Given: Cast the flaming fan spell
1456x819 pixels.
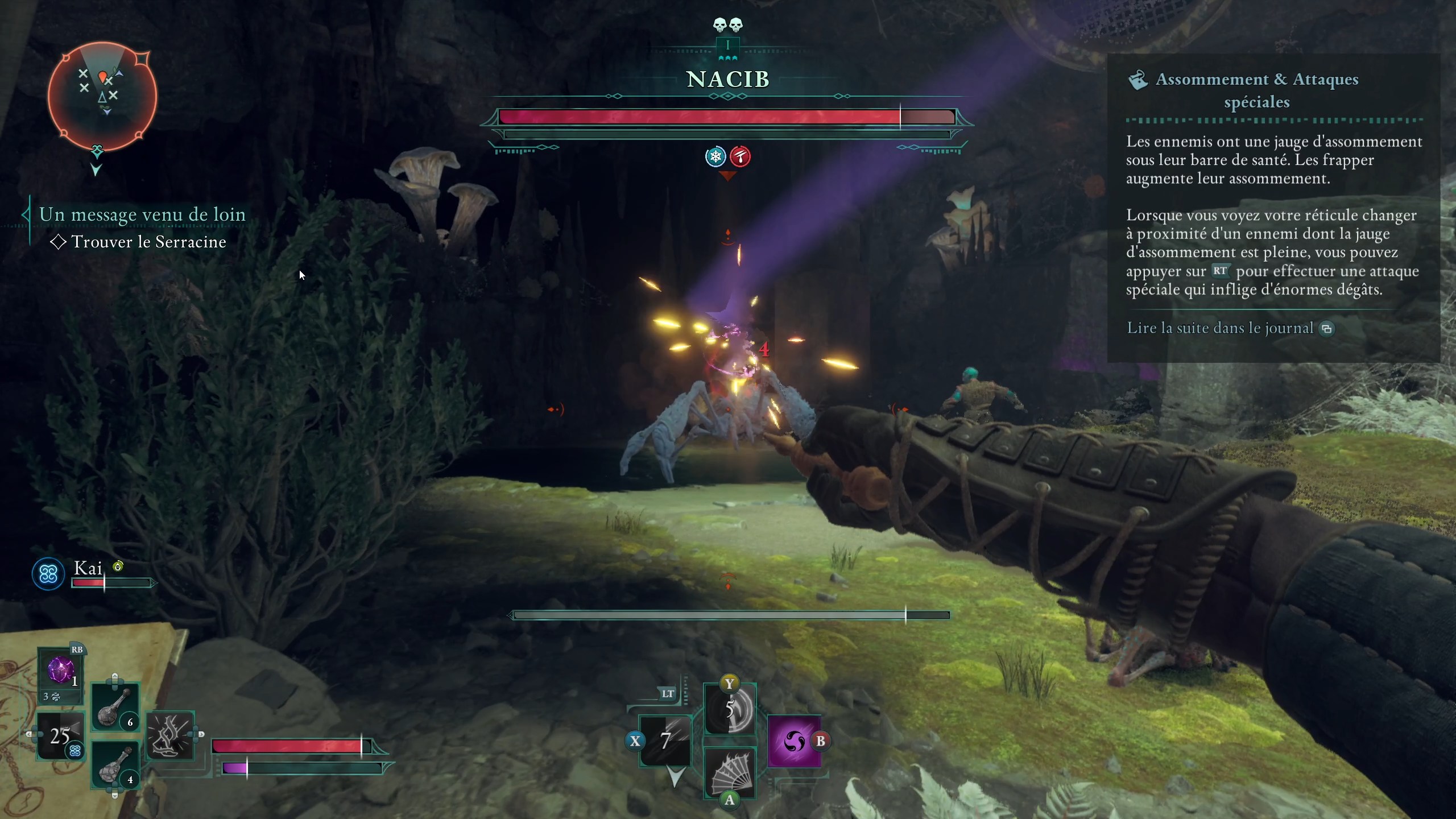Looking at the screenshot, I should pyautogui.click(x=730, y=772).
